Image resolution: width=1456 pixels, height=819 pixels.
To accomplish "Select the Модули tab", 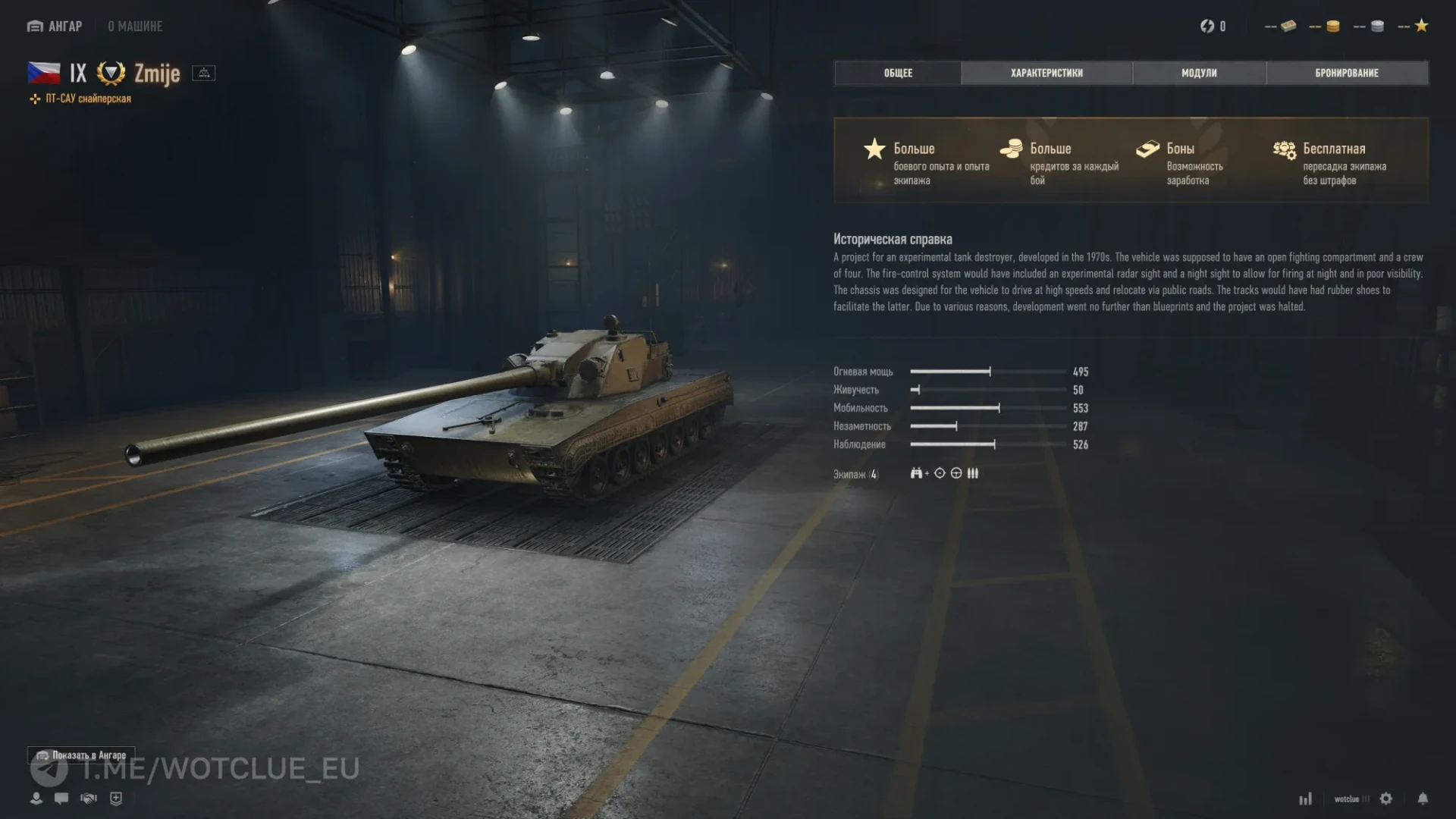I will (x=1199, y=73).
